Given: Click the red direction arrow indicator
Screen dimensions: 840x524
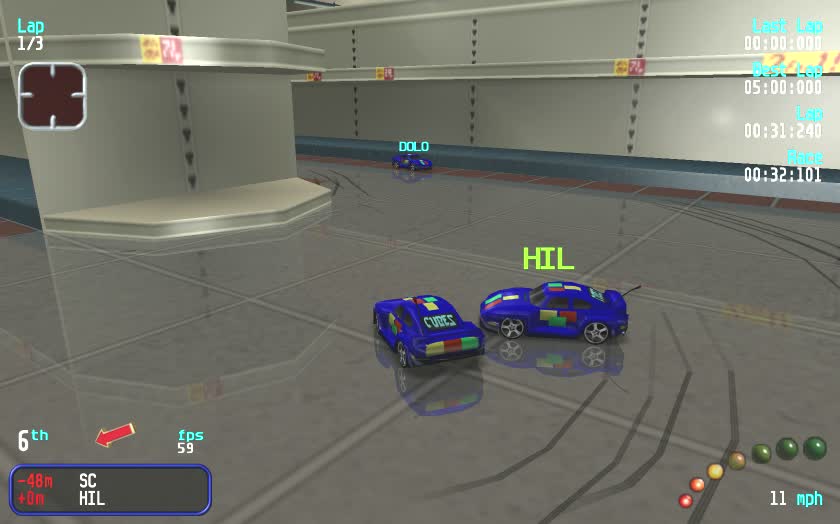Looking at the screenshot, I should (114, 435).
